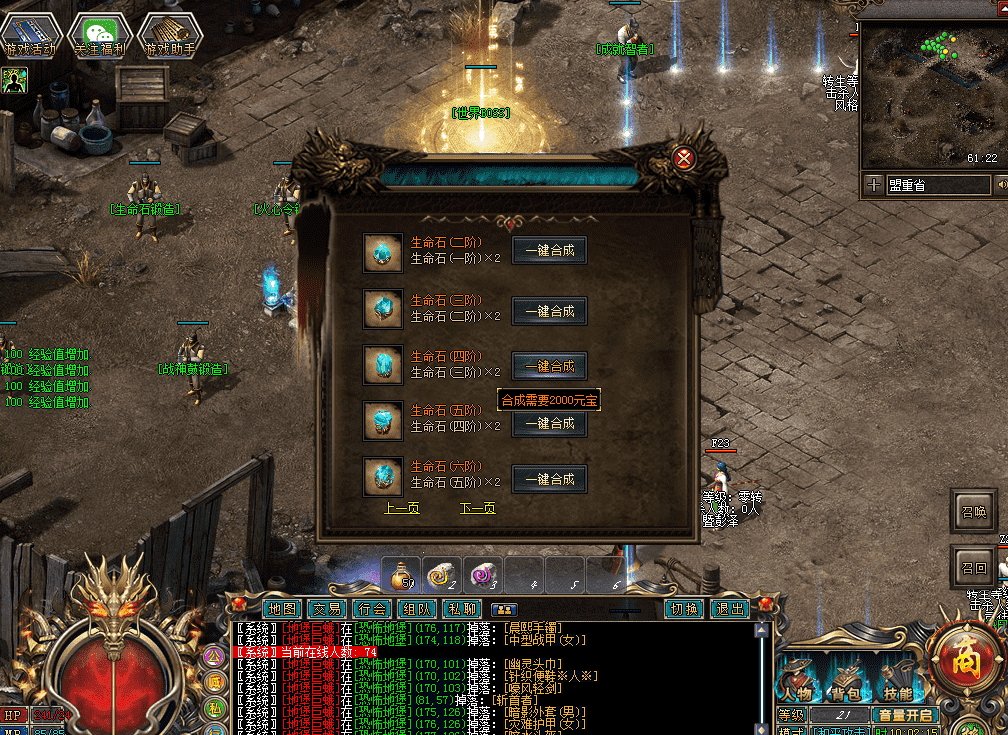Viewport: 1008px width, 735px height.
Task: Open the 行会 guild button
Action: click(372, 608)
